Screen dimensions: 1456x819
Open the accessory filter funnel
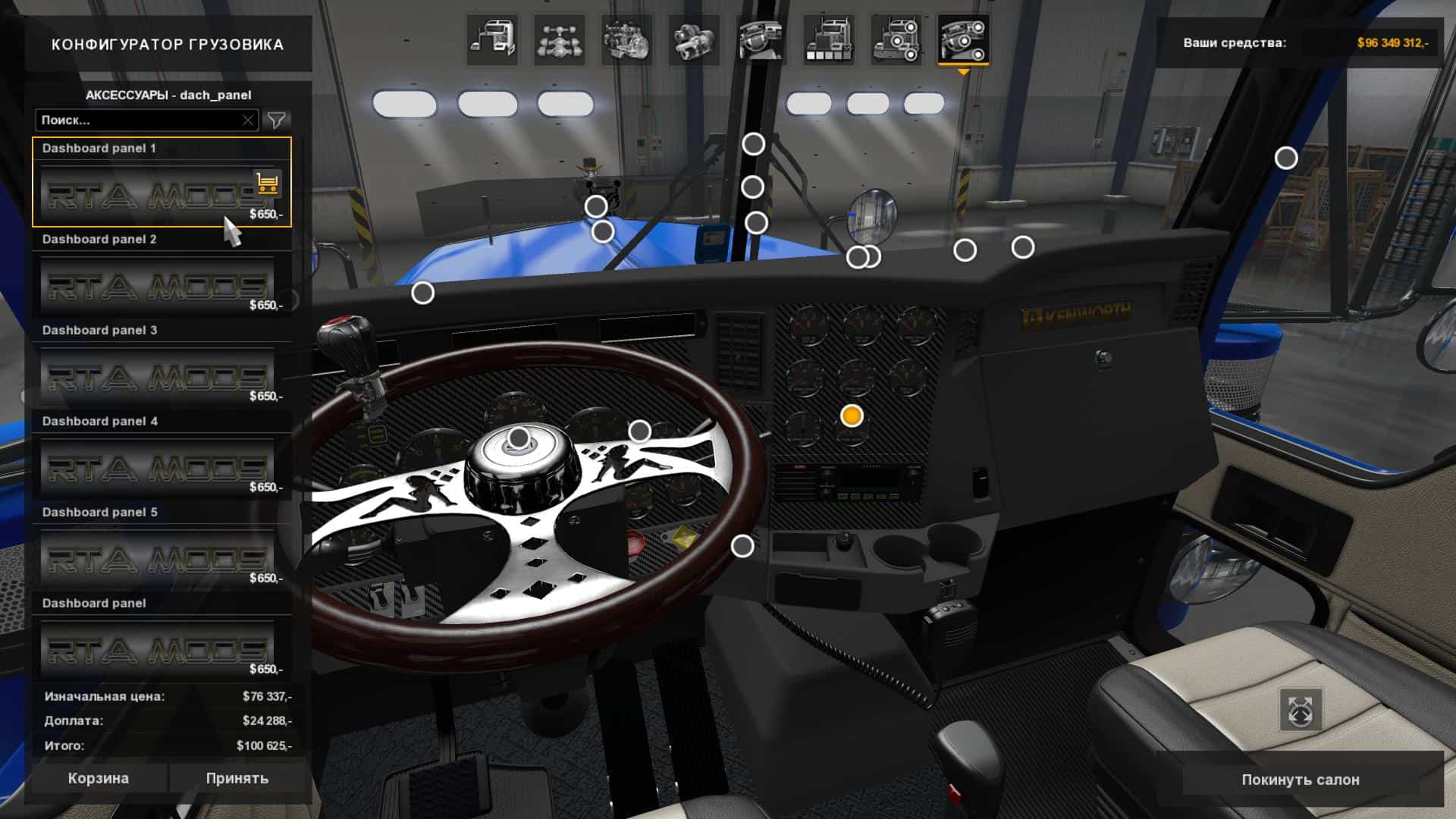[277, 120]
